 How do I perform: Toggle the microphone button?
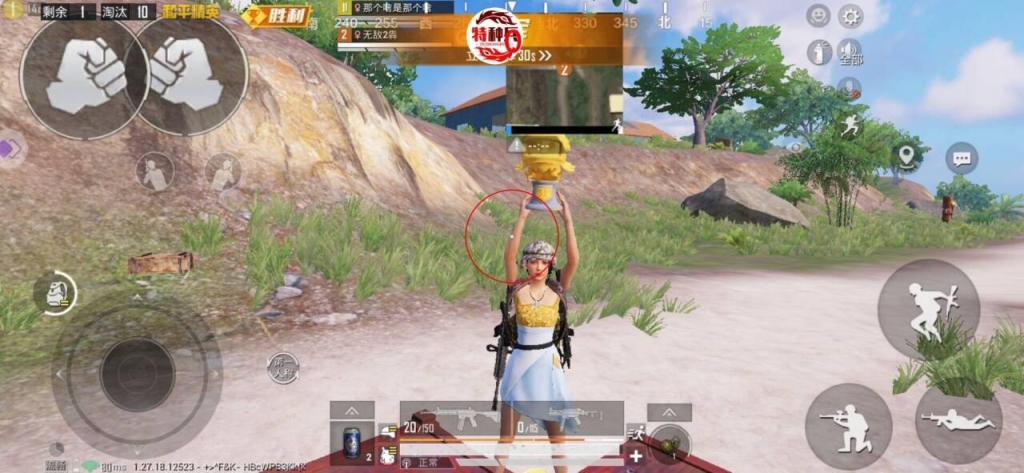[850, 88]
